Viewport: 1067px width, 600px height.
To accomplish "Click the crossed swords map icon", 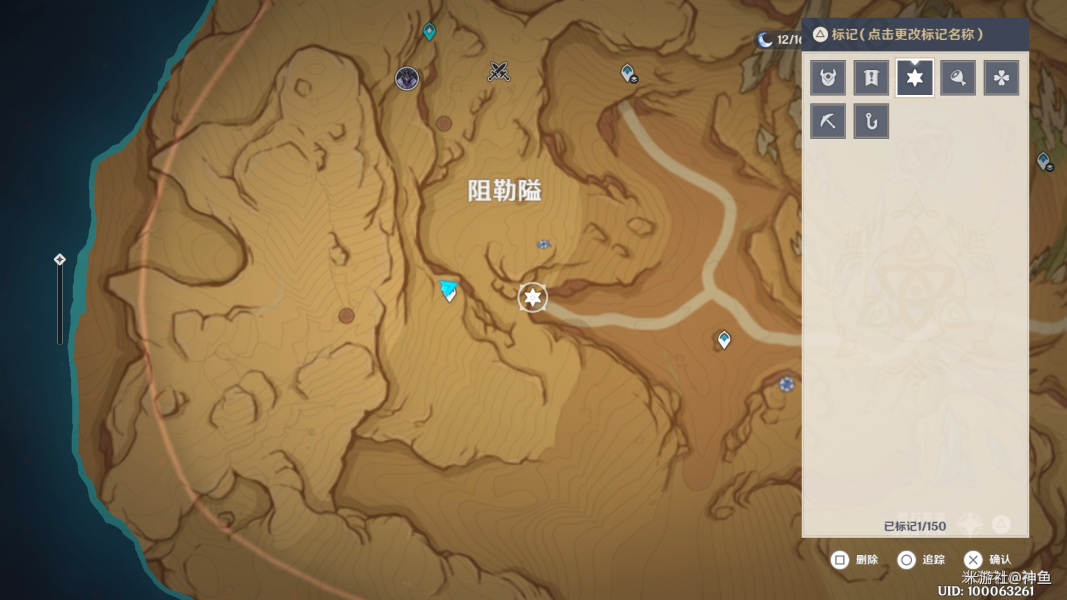I will [499, 71].
